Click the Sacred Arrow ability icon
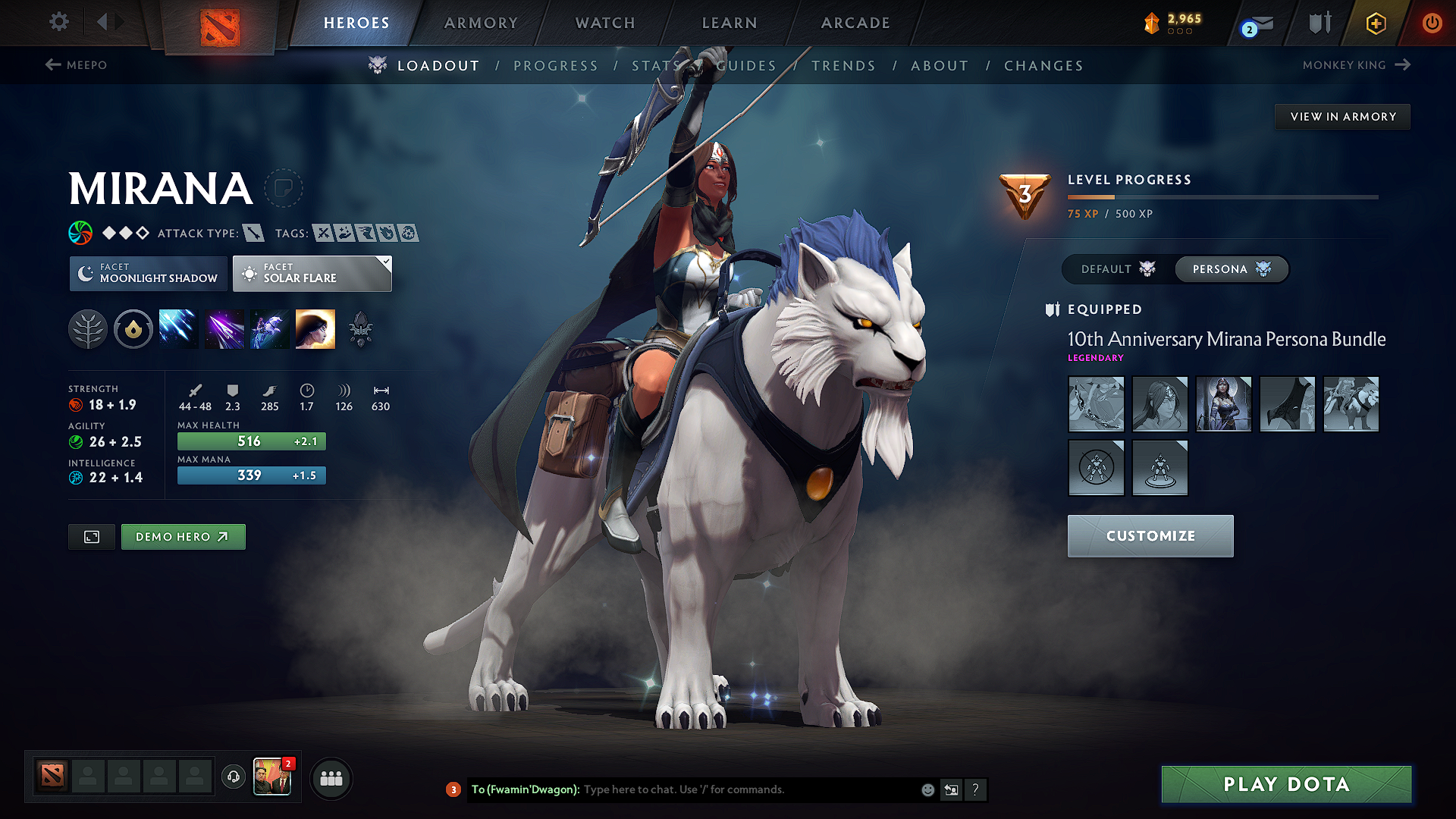This screenshot has width=1456, height=819. (x=224, y=328)
